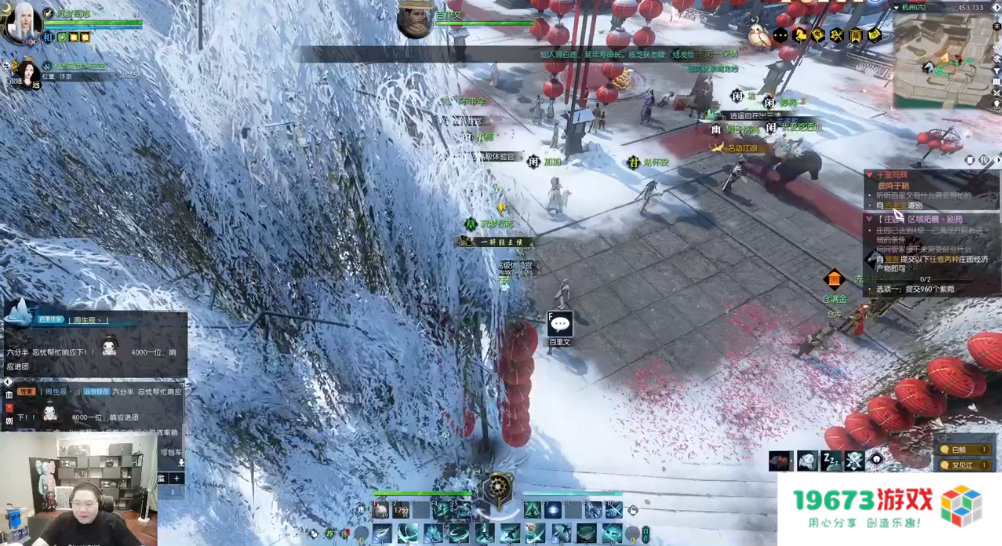The image size is (1002, 546).
Task: Open the central gear emblem
Action: click(497, 489)
